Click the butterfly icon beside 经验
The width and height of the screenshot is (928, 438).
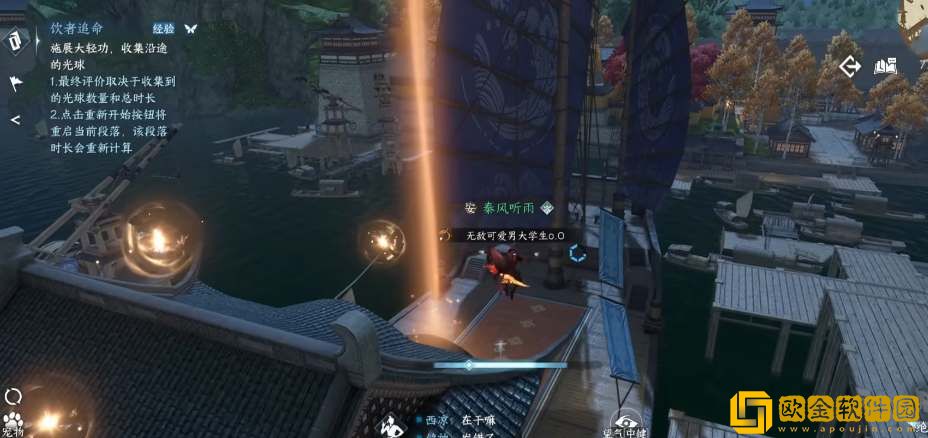(190, 30)
